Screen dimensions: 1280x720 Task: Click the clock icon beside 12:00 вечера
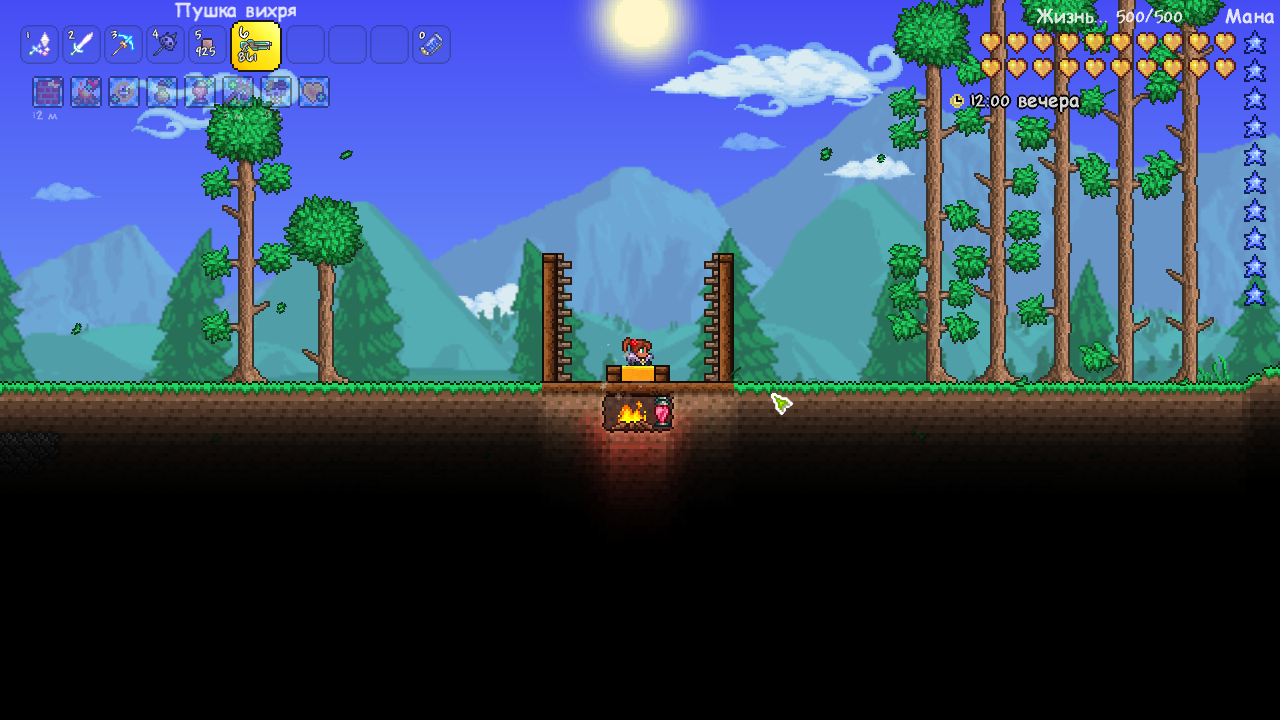tap(957, 101)
